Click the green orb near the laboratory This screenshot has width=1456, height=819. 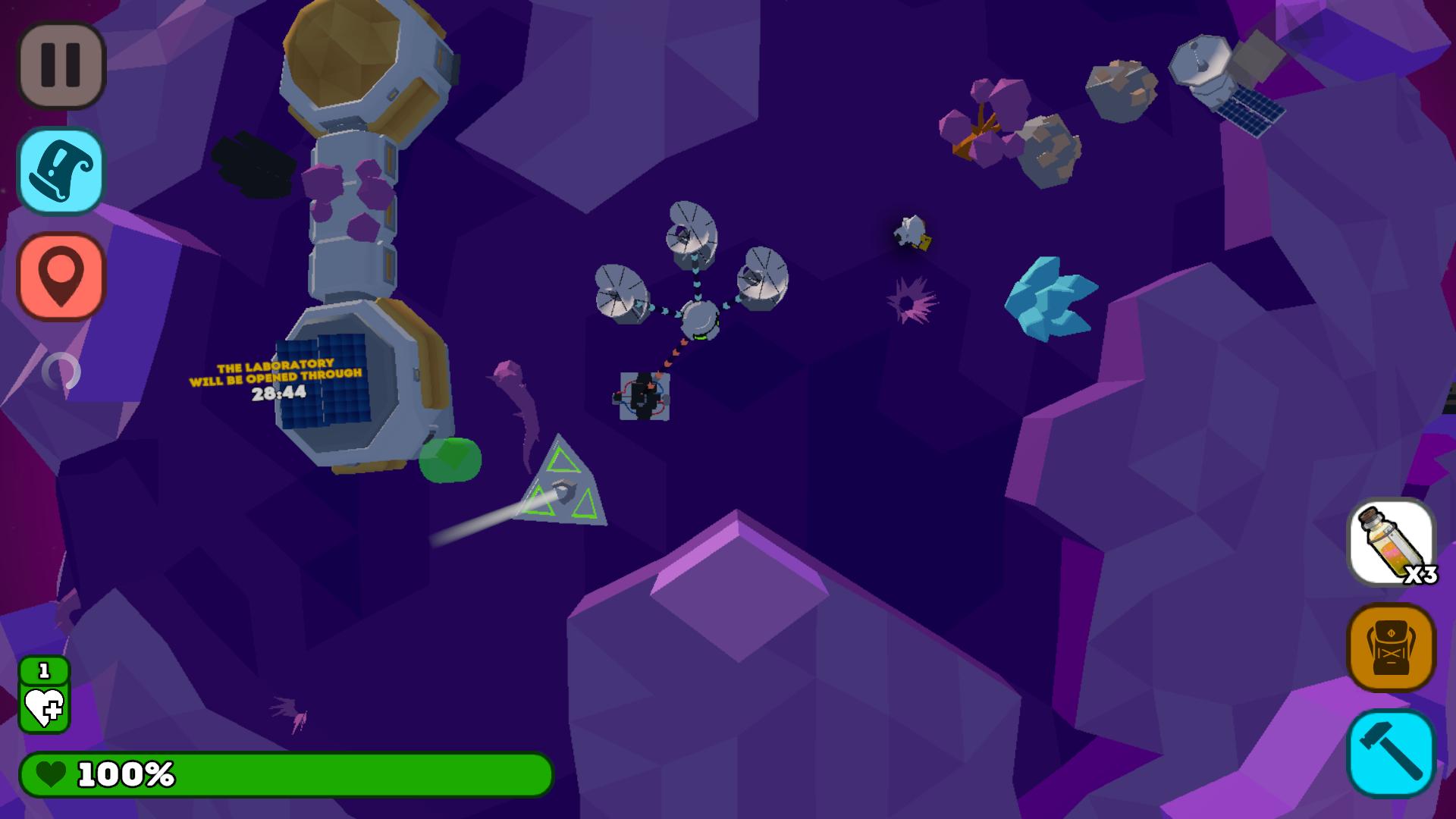click(451, 459)
